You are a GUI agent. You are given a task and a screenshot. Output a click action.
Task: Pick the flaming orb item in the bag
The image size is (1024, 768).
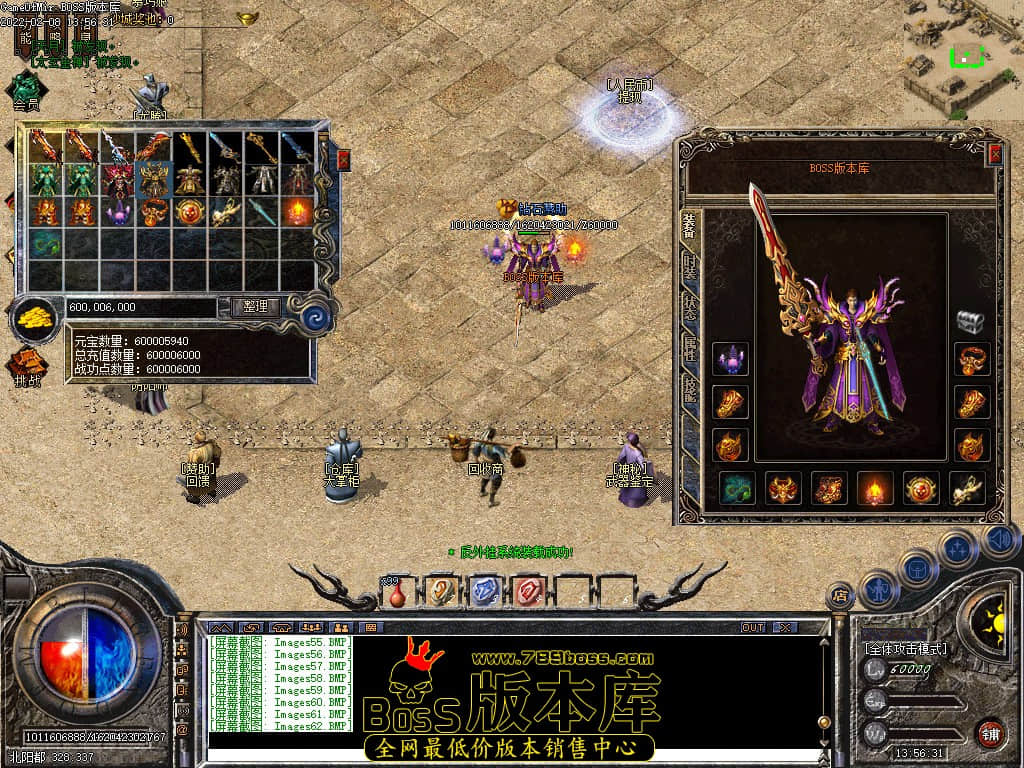297,212
